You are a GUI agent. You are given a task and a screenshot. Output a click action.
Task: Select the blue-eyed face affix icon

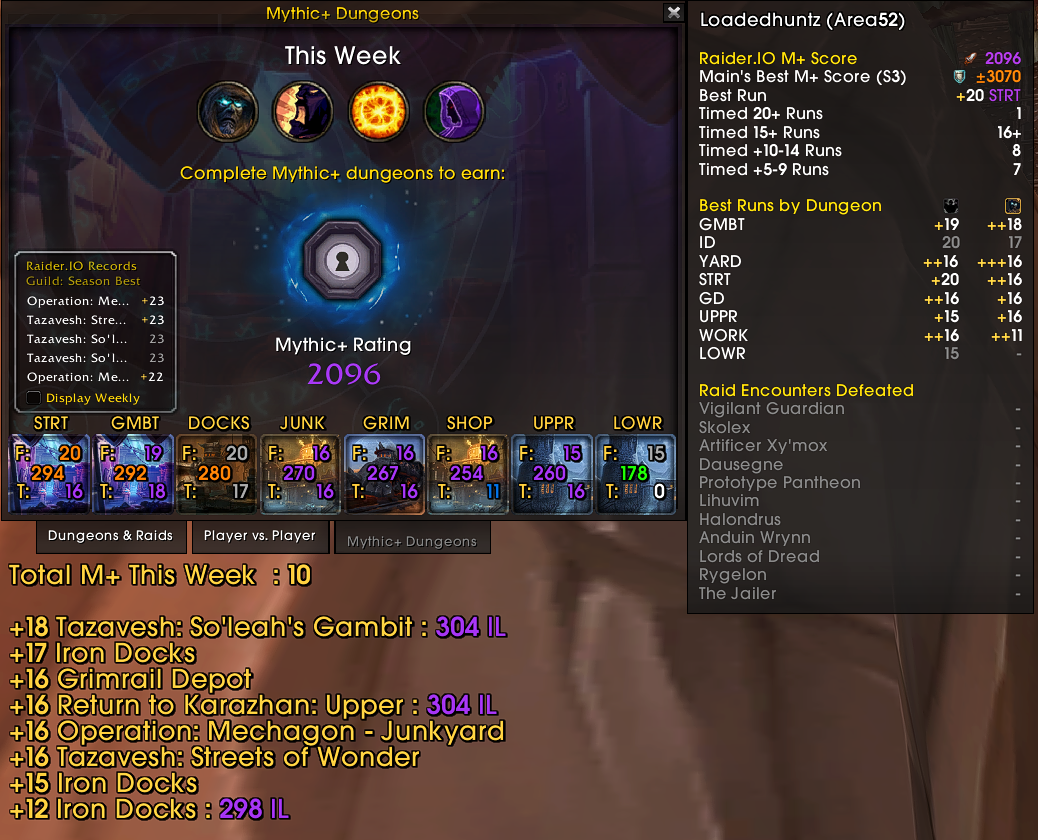[x=228, y=111]
